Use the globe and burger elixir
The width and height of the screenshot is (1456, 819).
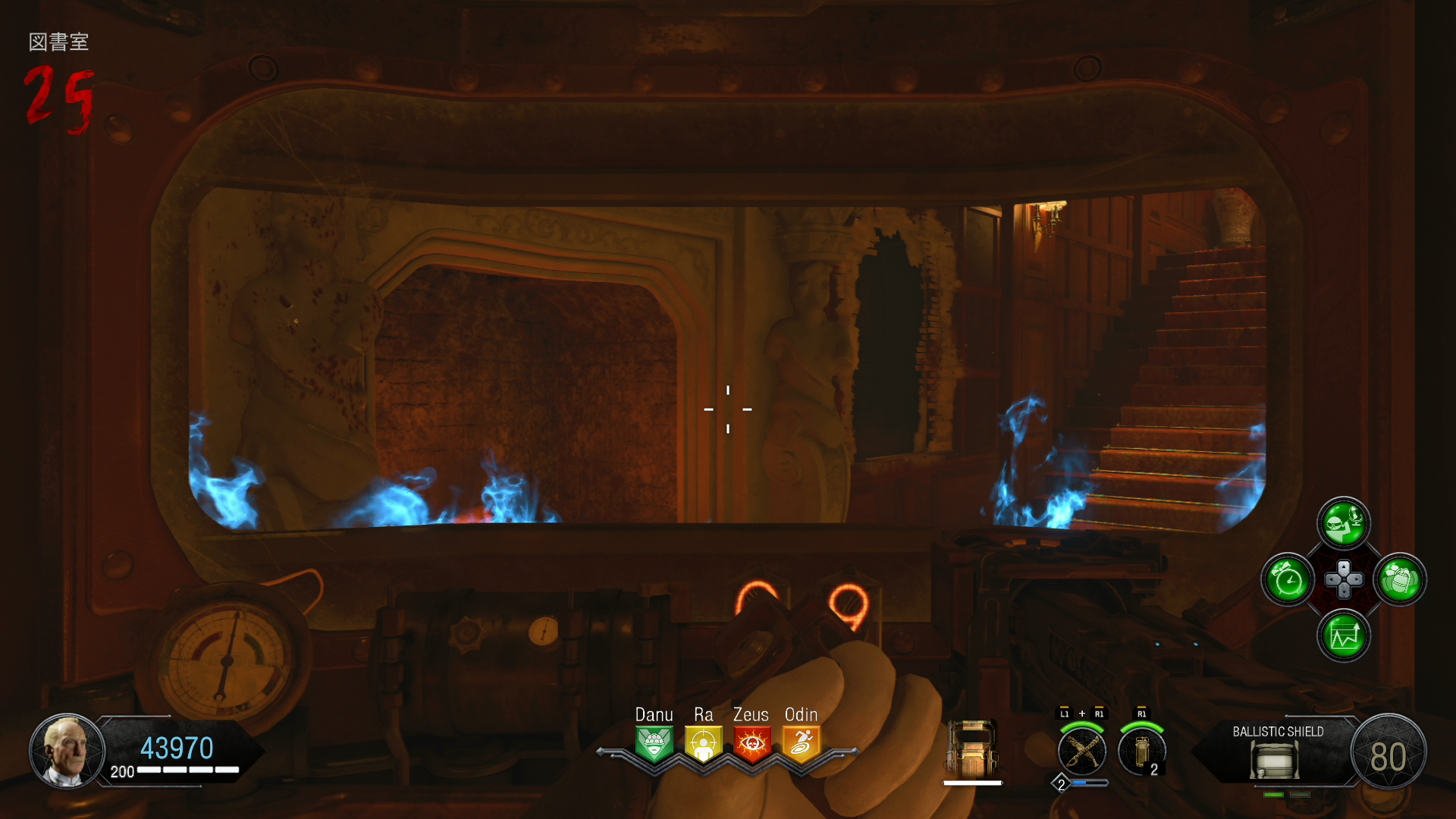pyautogui.click(x=1344, y=522)
